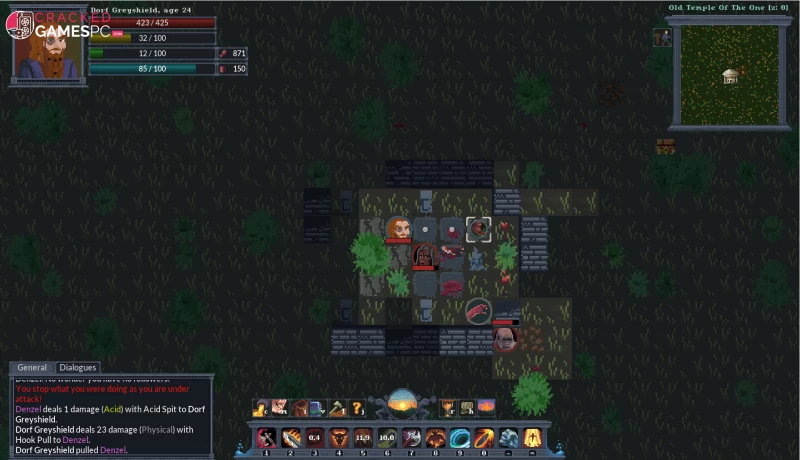Trigger the axe swing ability in slot 7

[411, 437]
